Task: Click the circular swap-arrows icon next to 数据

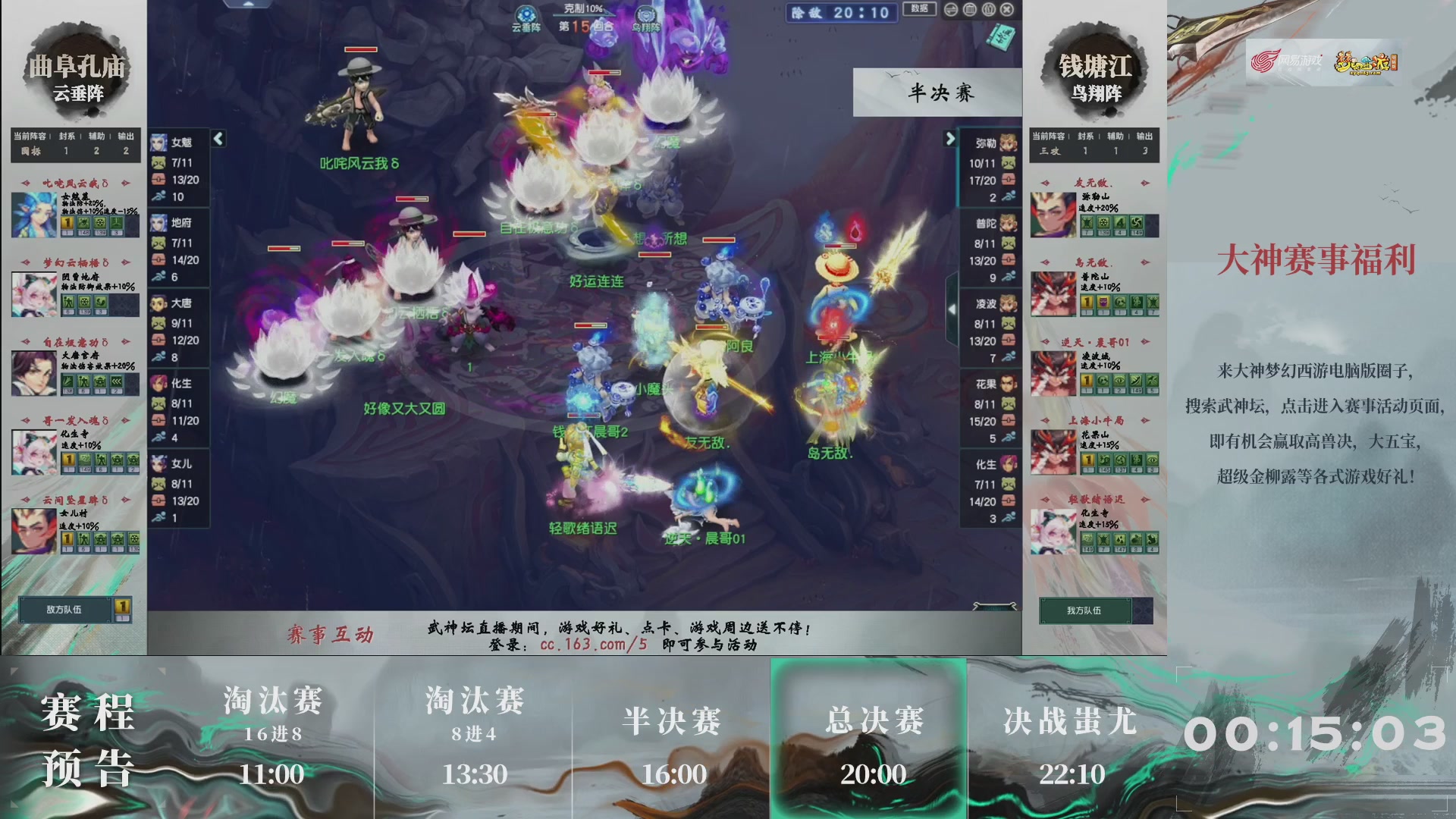Action: [x=951, y=10]
